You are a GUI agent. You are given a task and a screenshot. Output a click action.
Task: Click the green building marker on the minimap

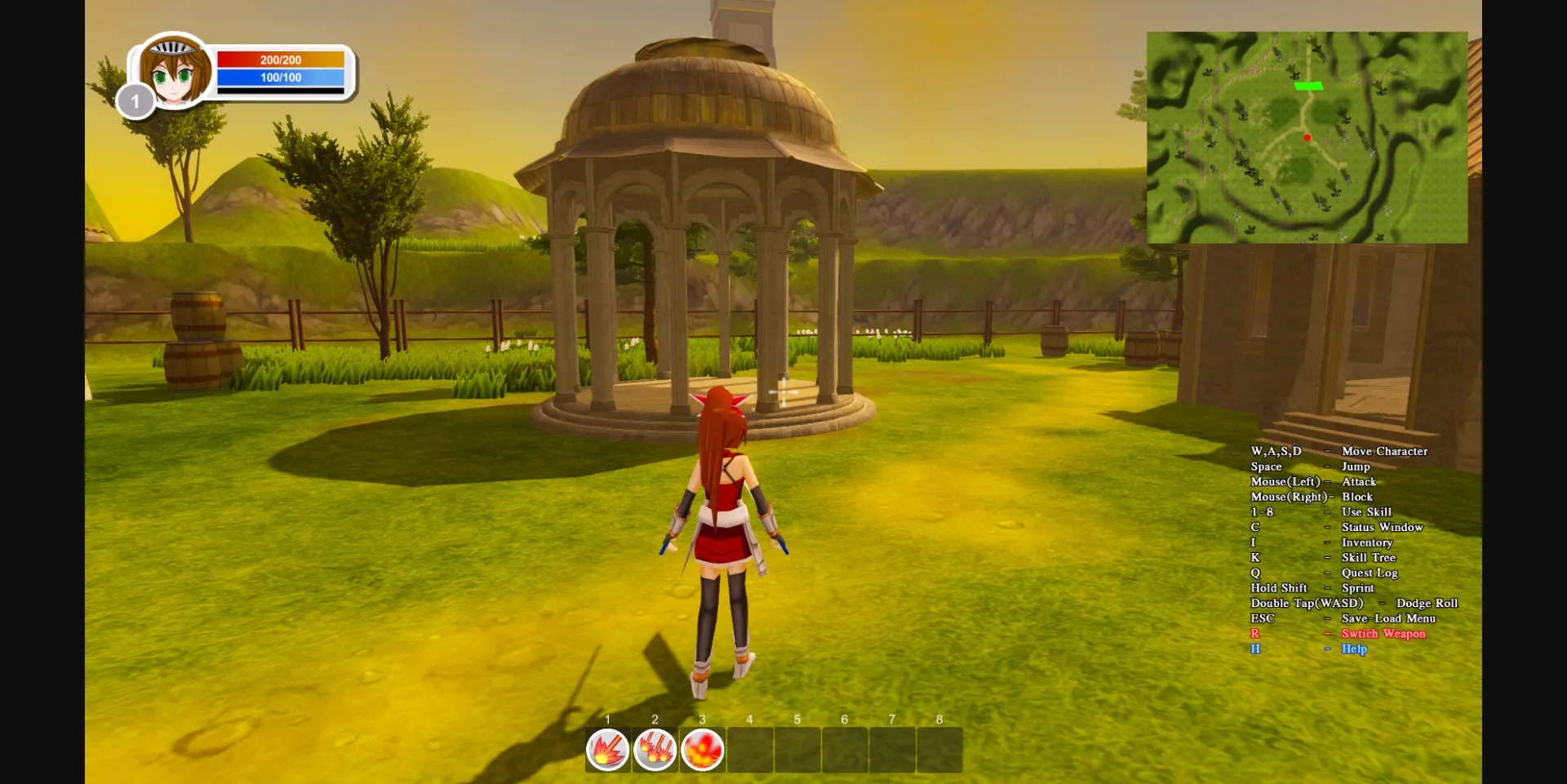coord(1309,85)
